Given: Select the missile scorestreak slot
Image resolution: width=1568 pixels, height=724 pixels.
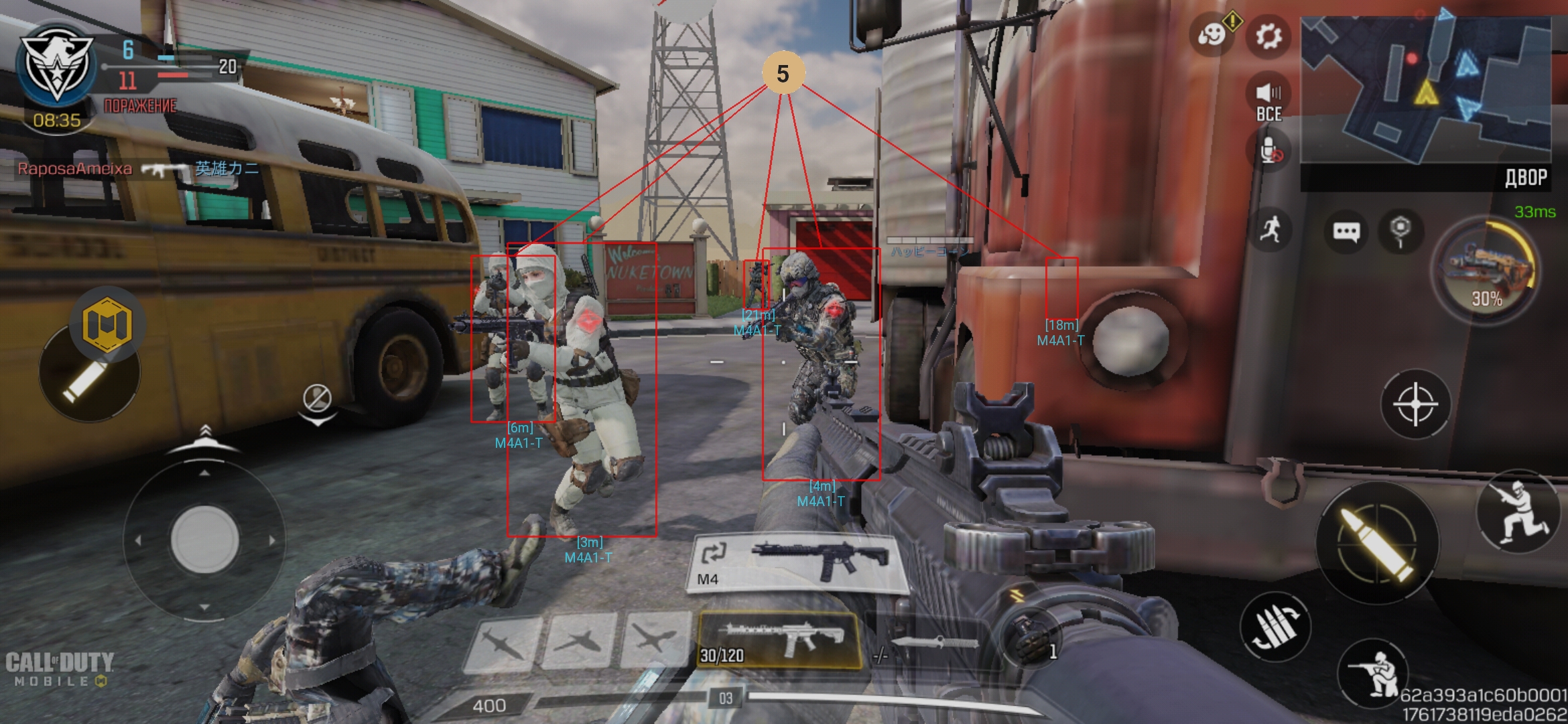Looking at the screenshot, I should 503,644.
